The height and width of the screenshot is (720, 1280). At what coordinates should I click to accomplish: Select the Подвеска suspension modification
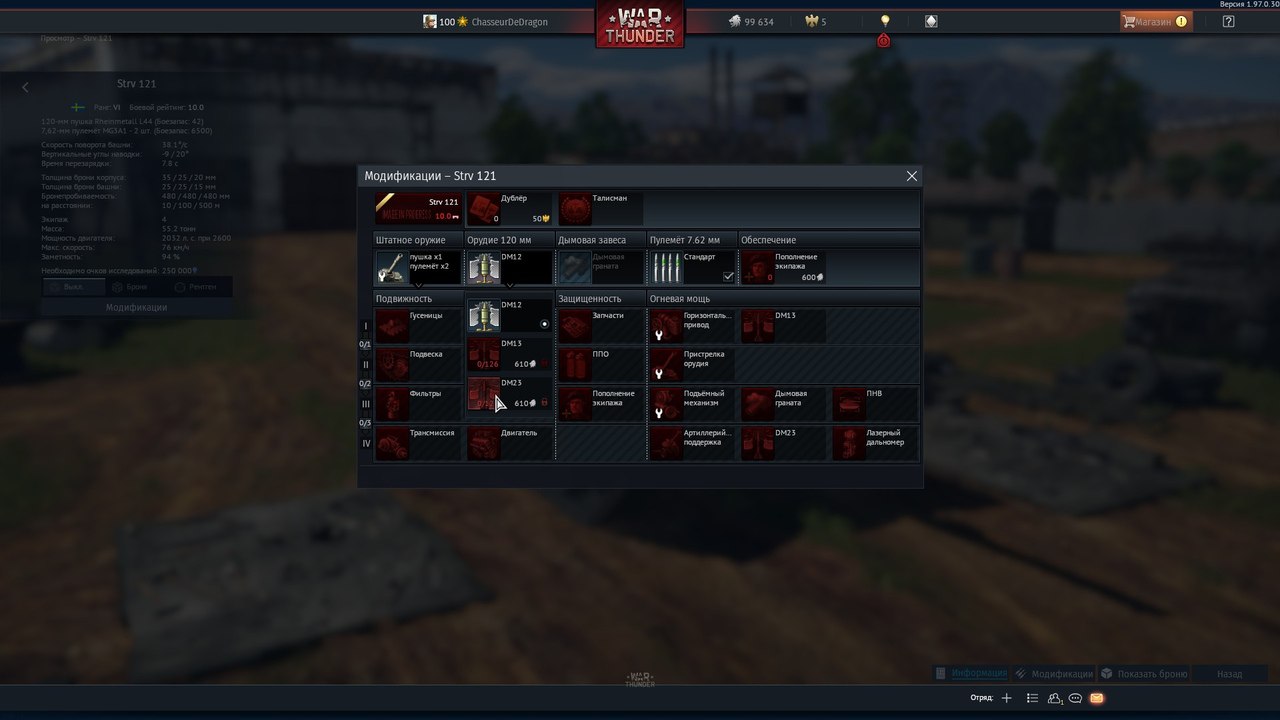pos(418,364)
